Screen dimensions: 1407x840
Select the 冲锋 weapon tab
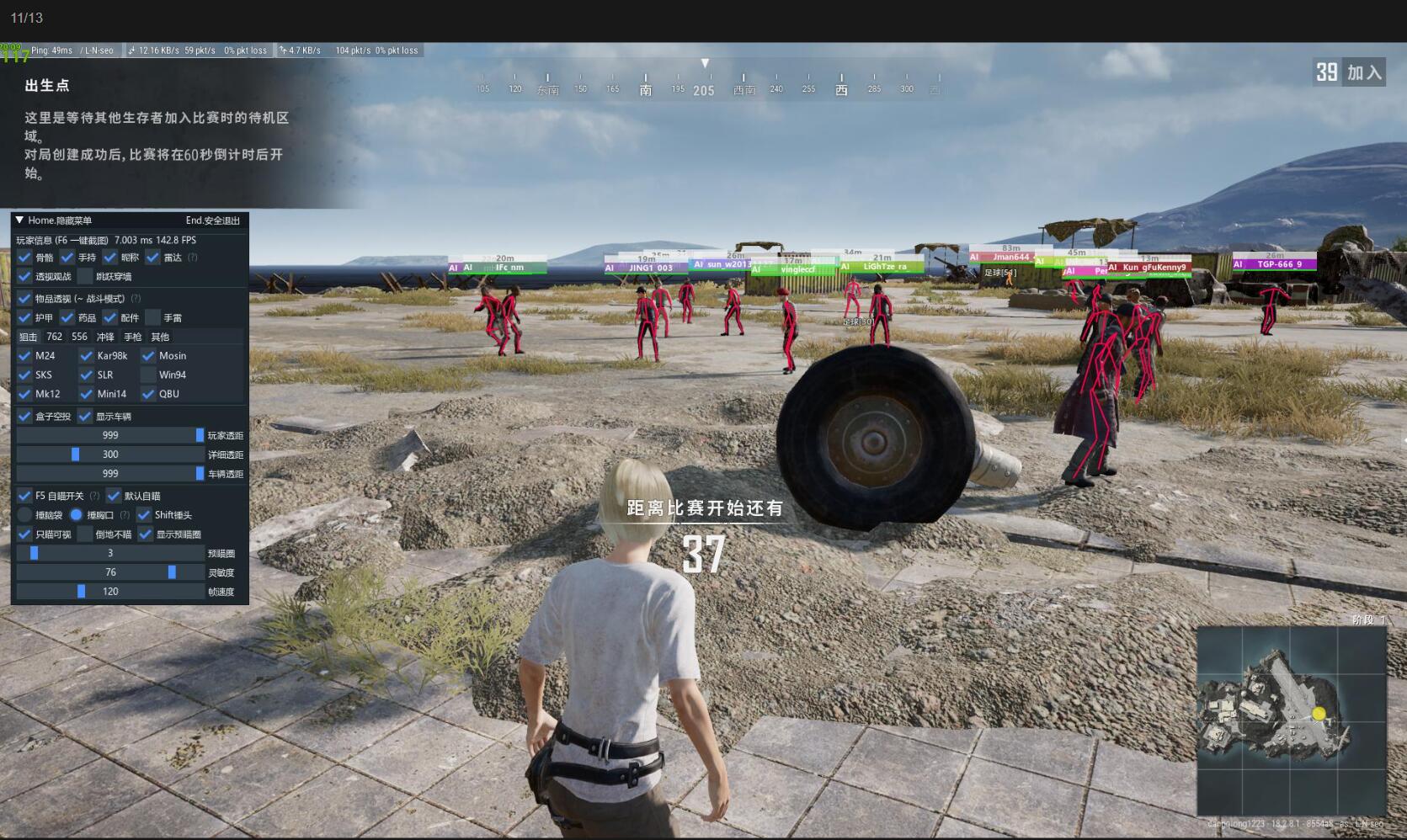pos(105,337)
